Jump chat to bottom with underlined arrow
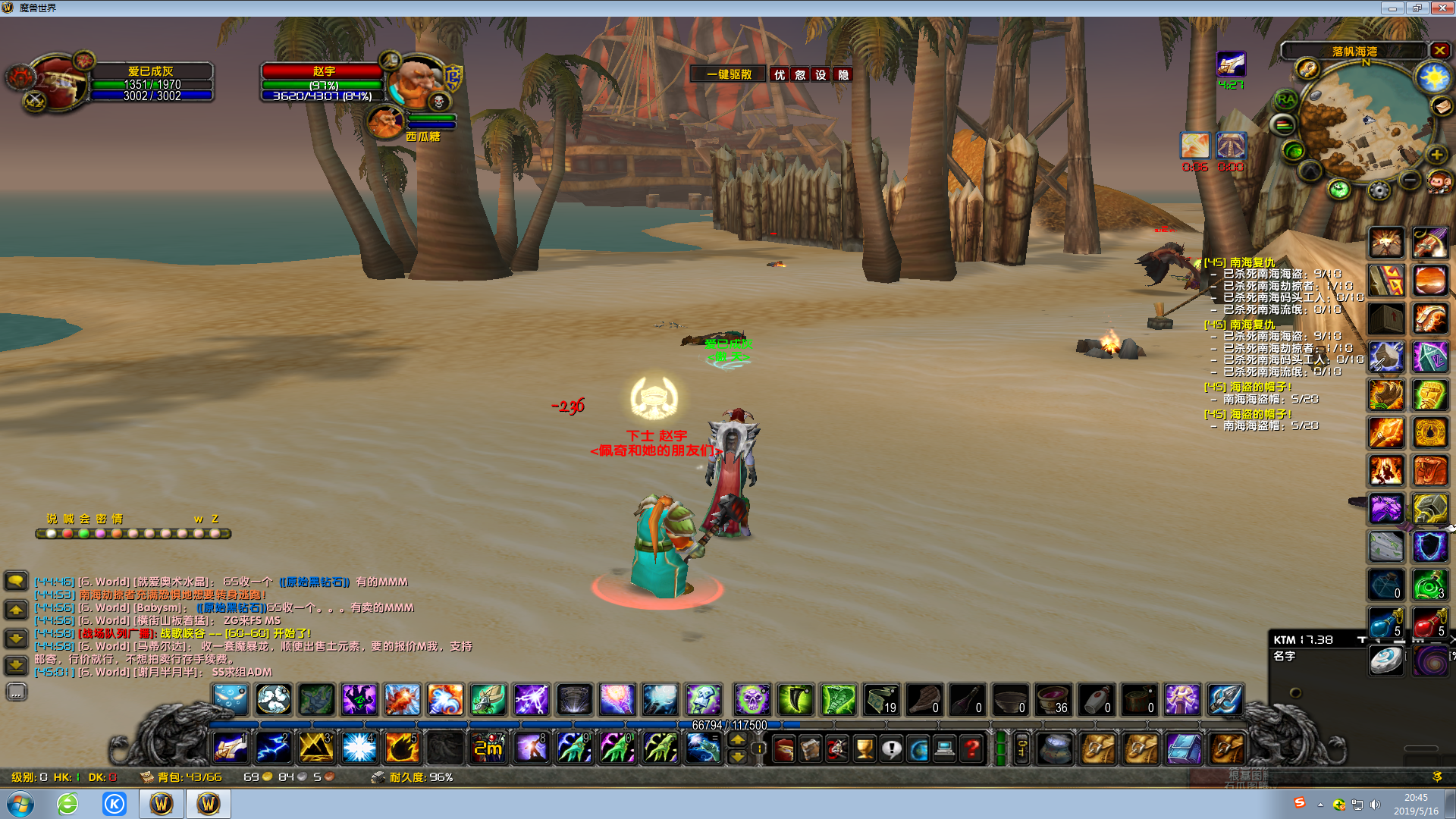The height and width of the screenshot is (819, 1456). point(16,666)
